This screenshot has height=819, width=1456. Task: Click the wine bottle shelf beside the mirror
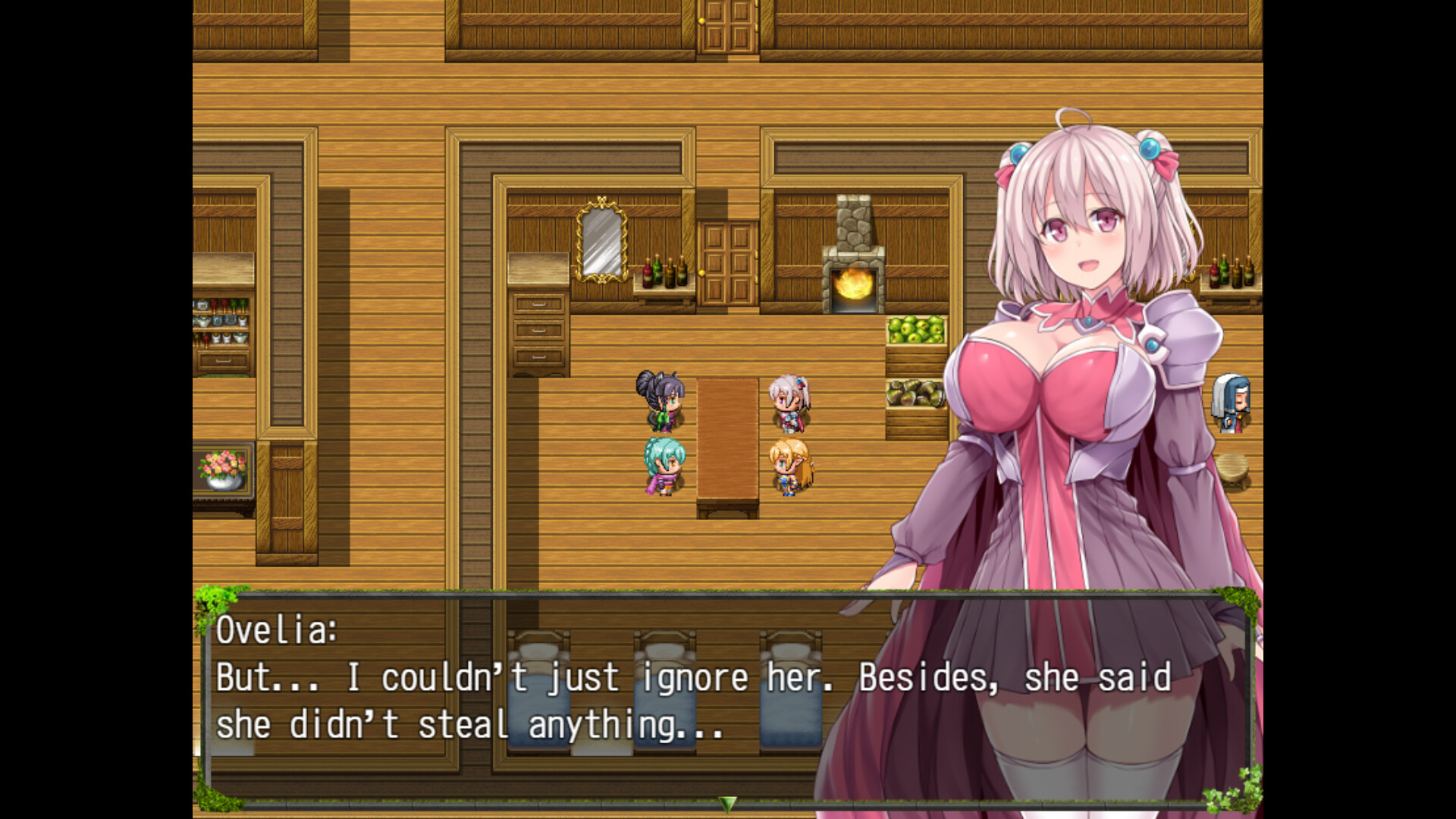coord(662,271)
